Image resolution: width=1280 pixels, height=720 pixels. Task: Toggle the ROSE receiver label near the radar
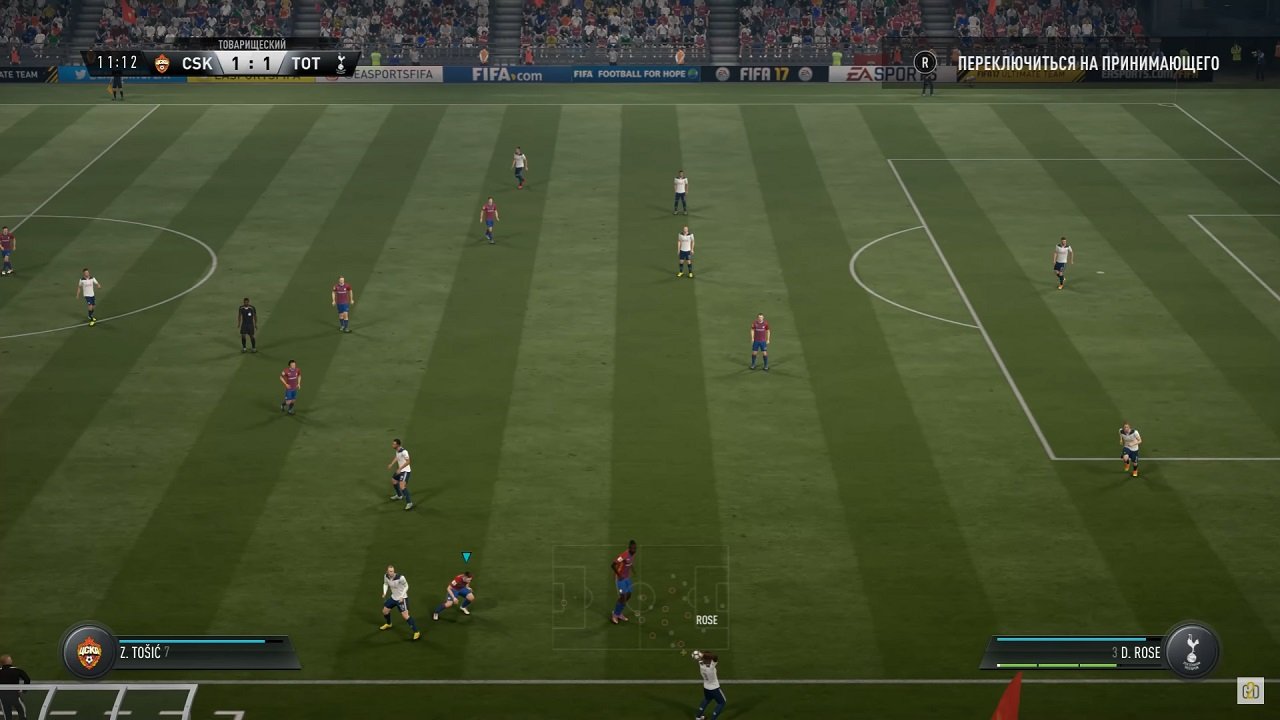pos(707,619)
